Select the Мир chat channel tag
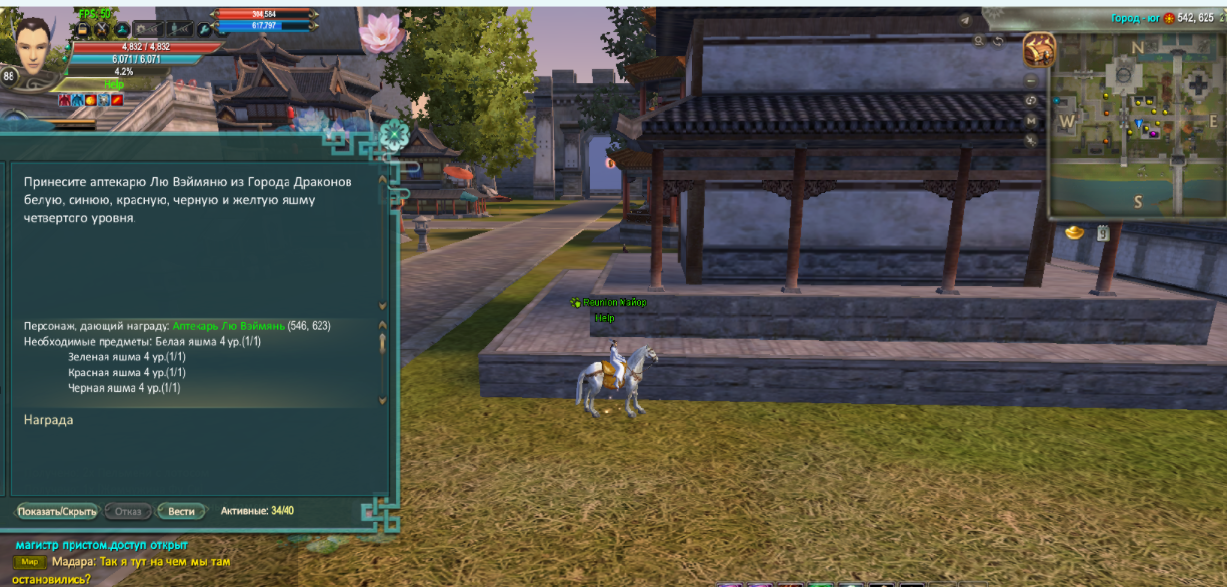This screenshot has height=587, width=1227. coord(29,562)
